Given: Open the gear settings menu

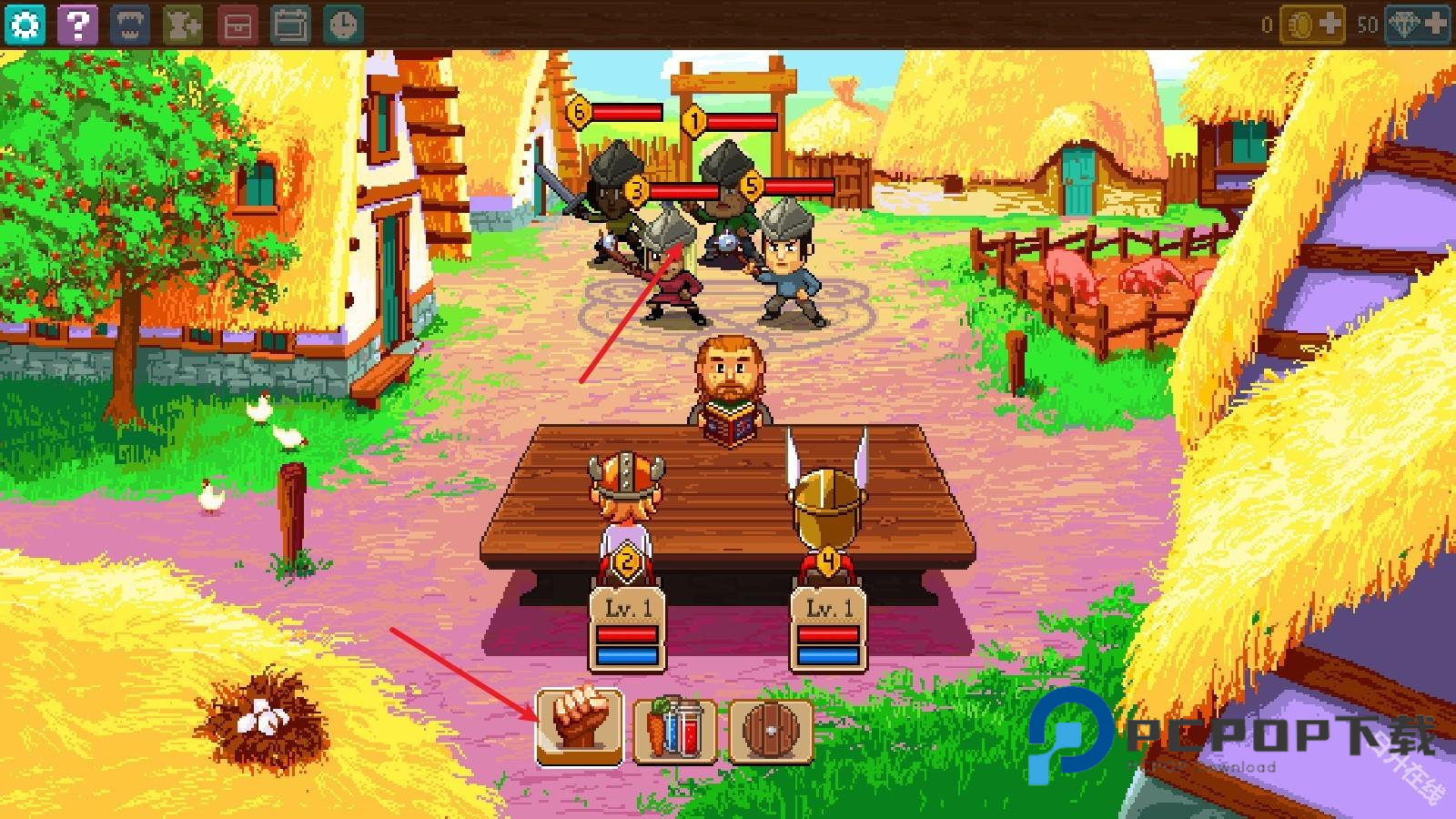Looking at the screenshot, I should [25, 25].
